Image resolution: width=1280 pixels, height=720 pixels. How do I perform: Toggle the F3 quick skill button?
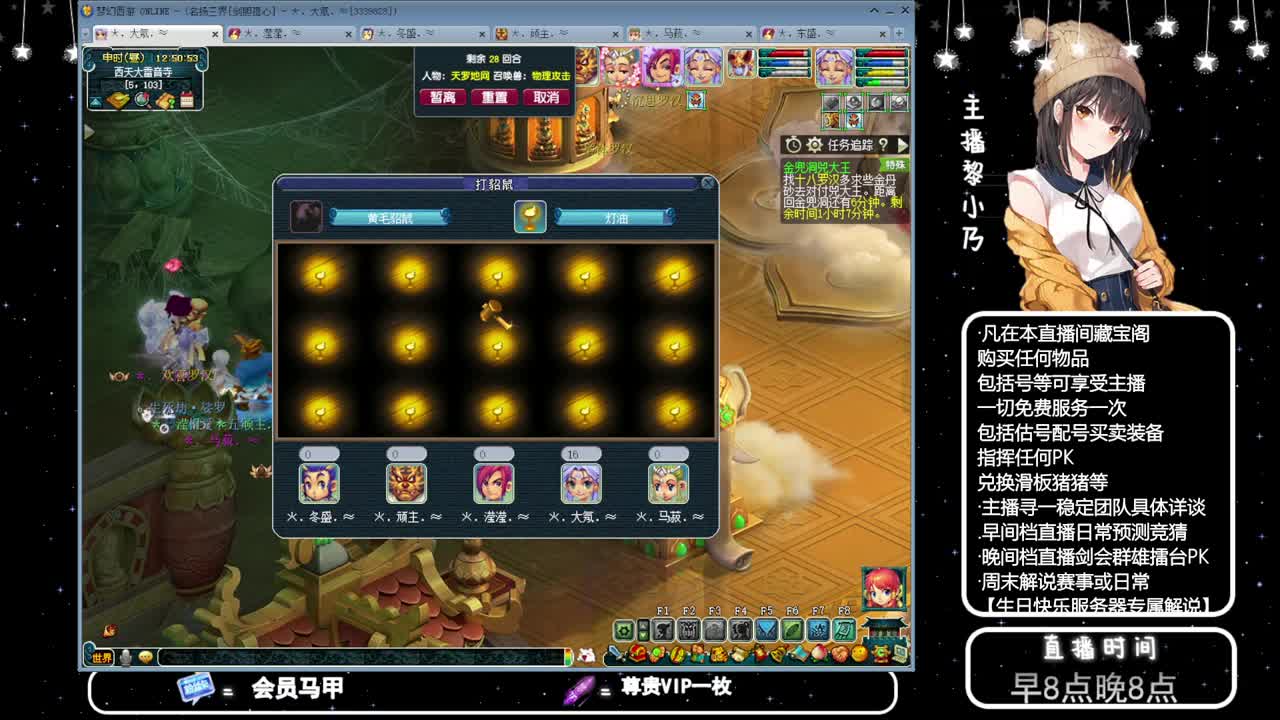click(714, 630)
